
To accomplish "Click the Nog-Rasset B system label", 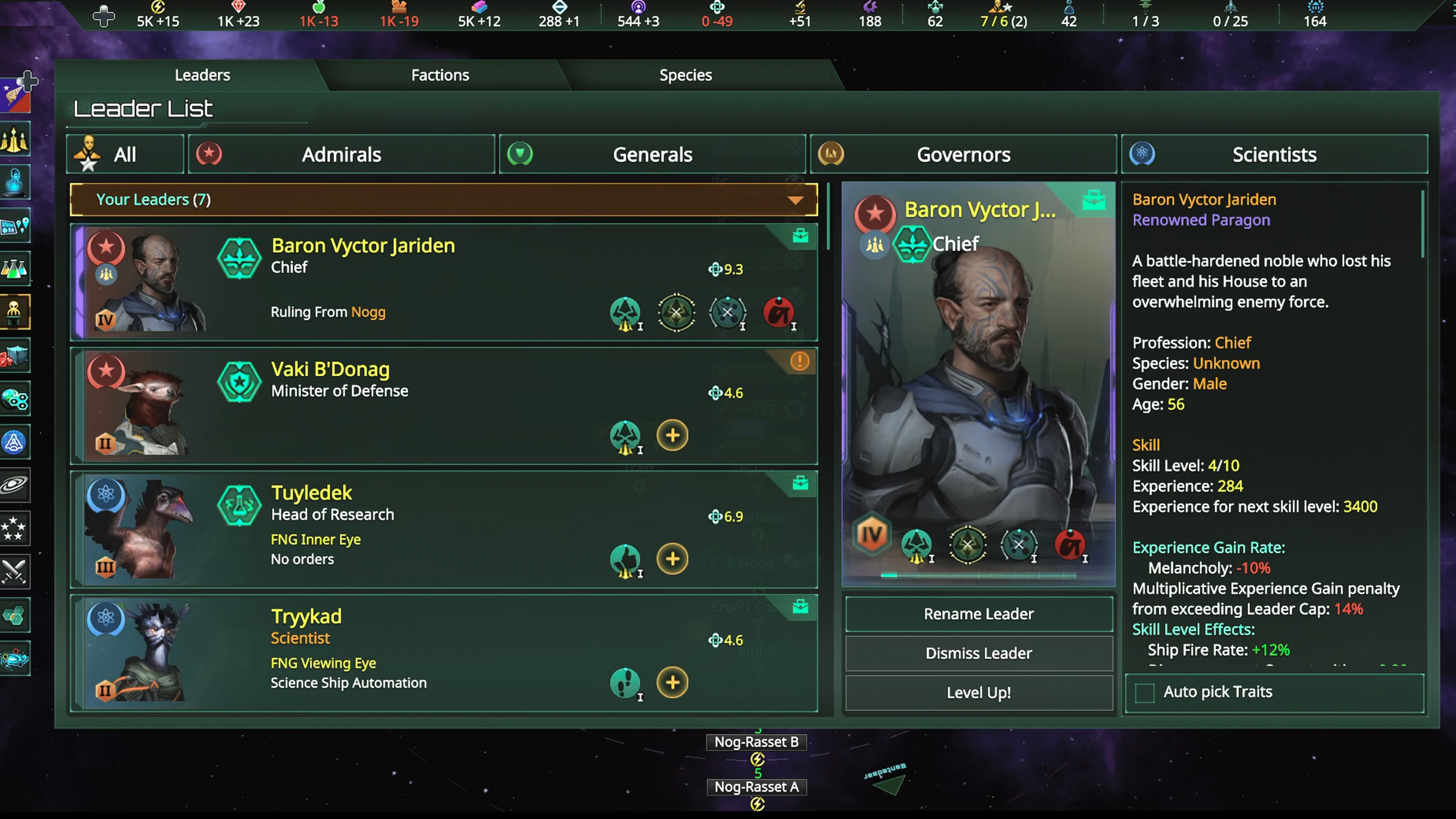I will coord(756,742).
